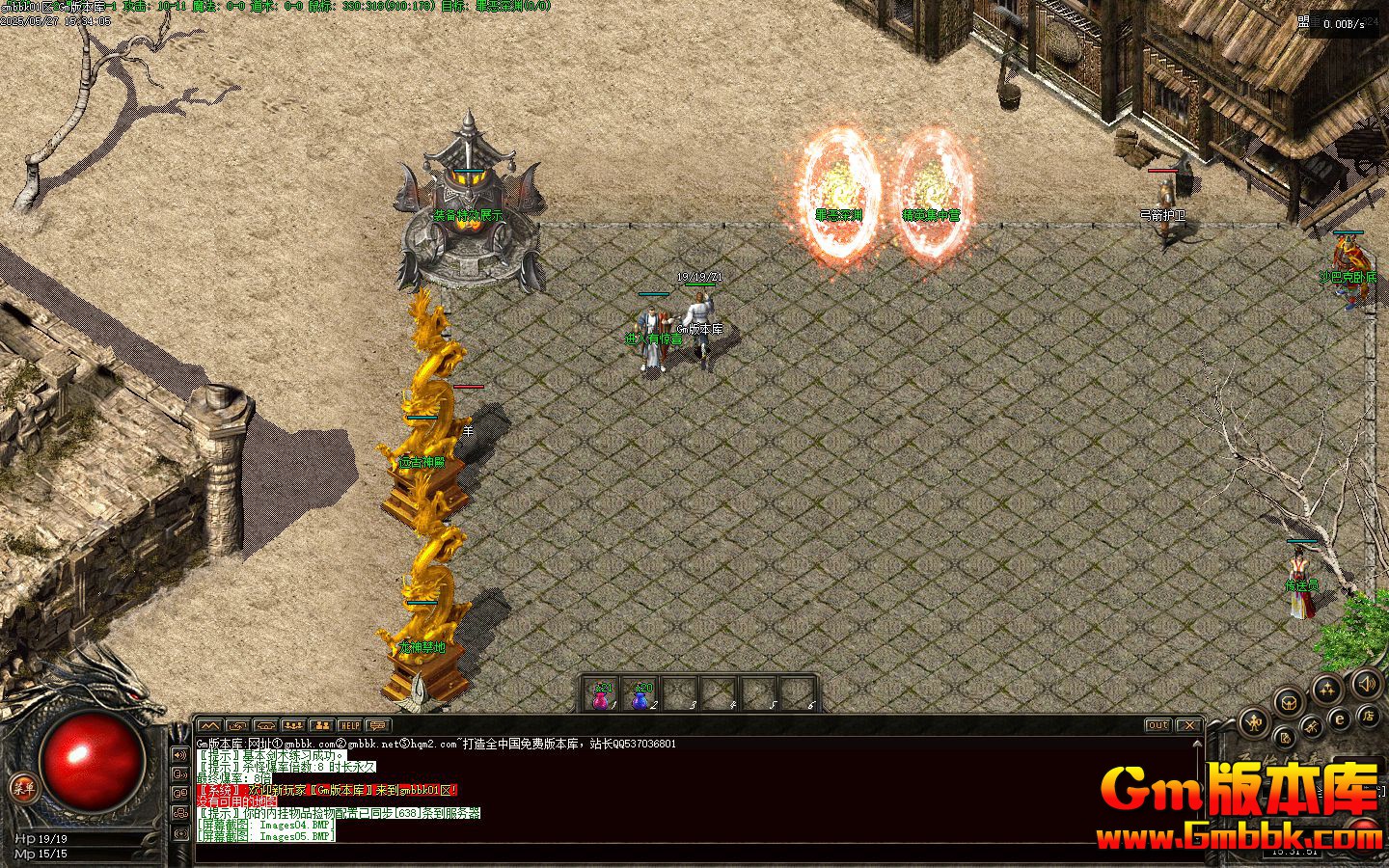Open the 菜单 menu orb button
1389x868 pixels.
pyautogui.click(x=24, y=788)
